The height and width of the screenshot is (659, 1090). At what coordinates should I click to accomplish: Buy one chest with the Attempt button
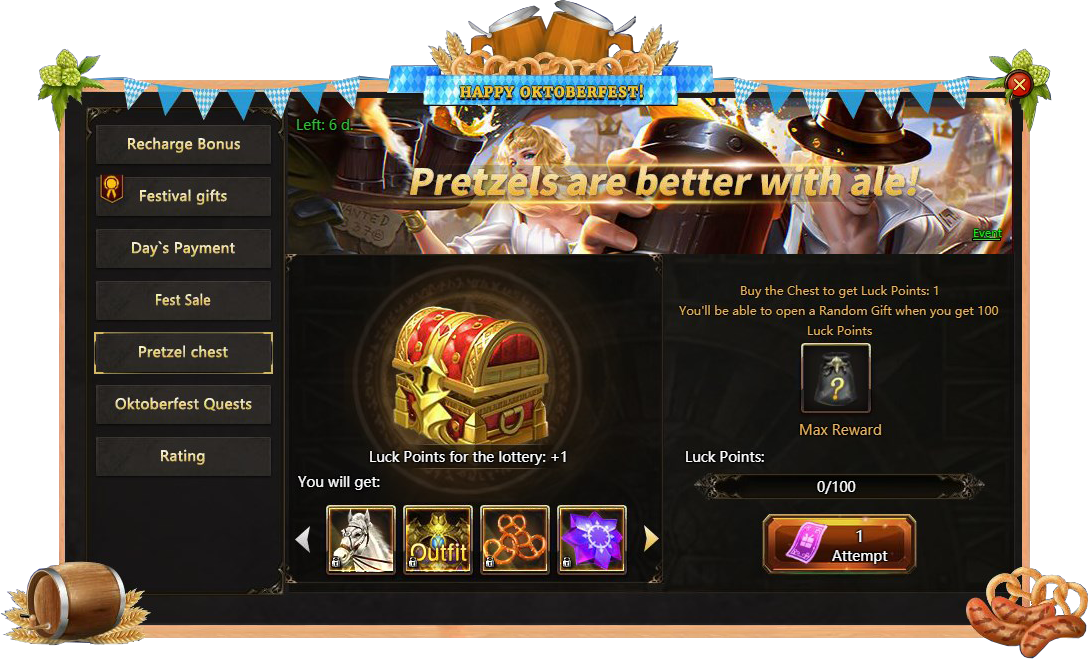[x=839, y=545]
